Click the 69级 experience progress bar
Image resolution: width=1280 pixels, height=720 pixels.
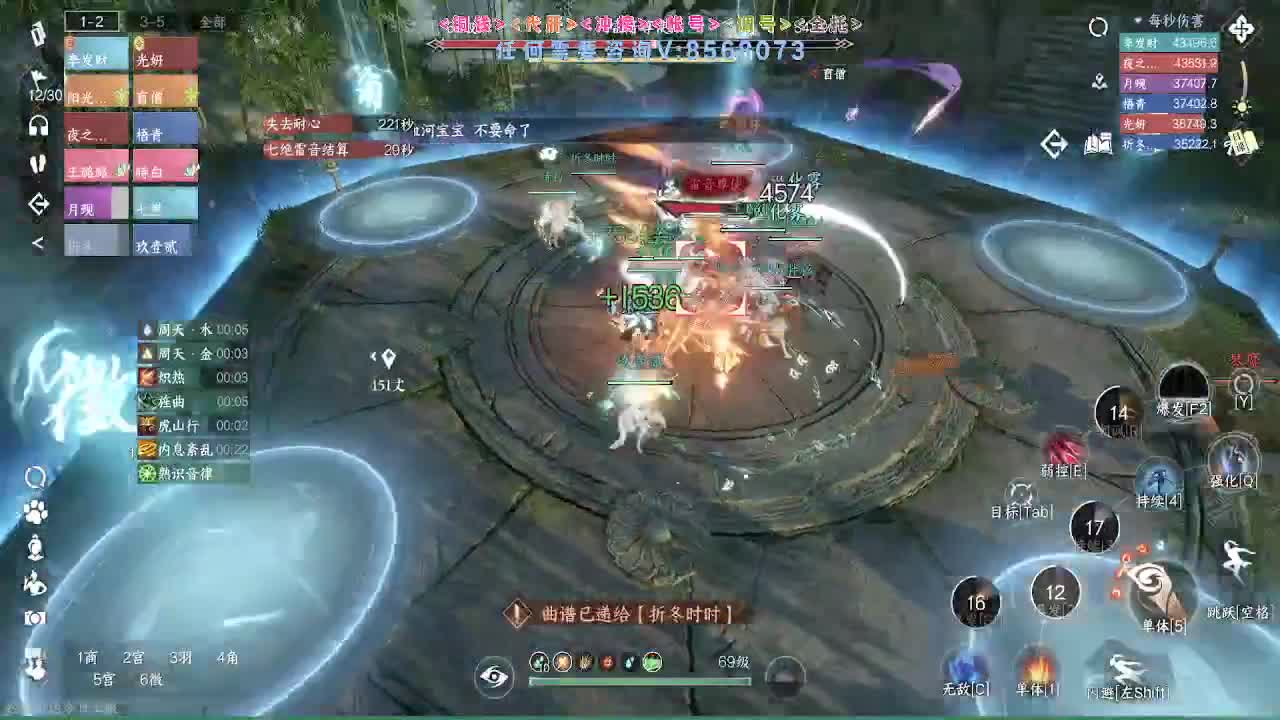[640, 681]
